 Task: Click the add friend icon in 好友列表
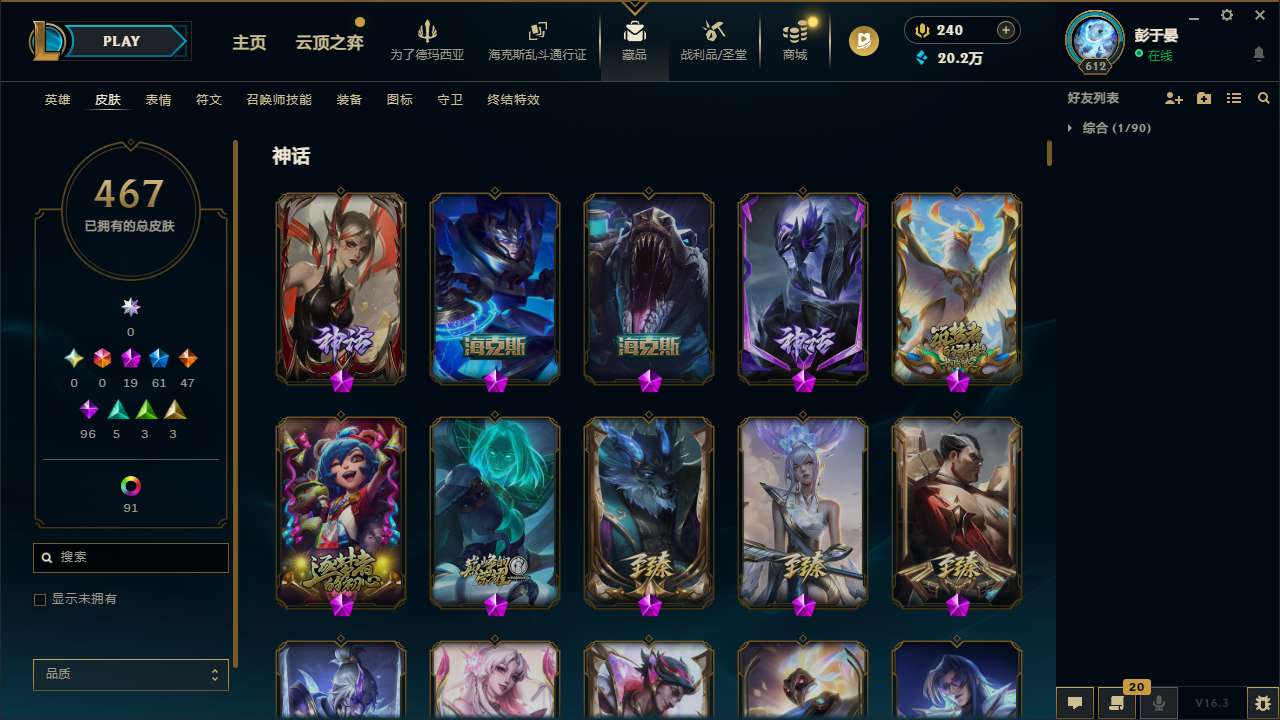tap(1174, 98)
